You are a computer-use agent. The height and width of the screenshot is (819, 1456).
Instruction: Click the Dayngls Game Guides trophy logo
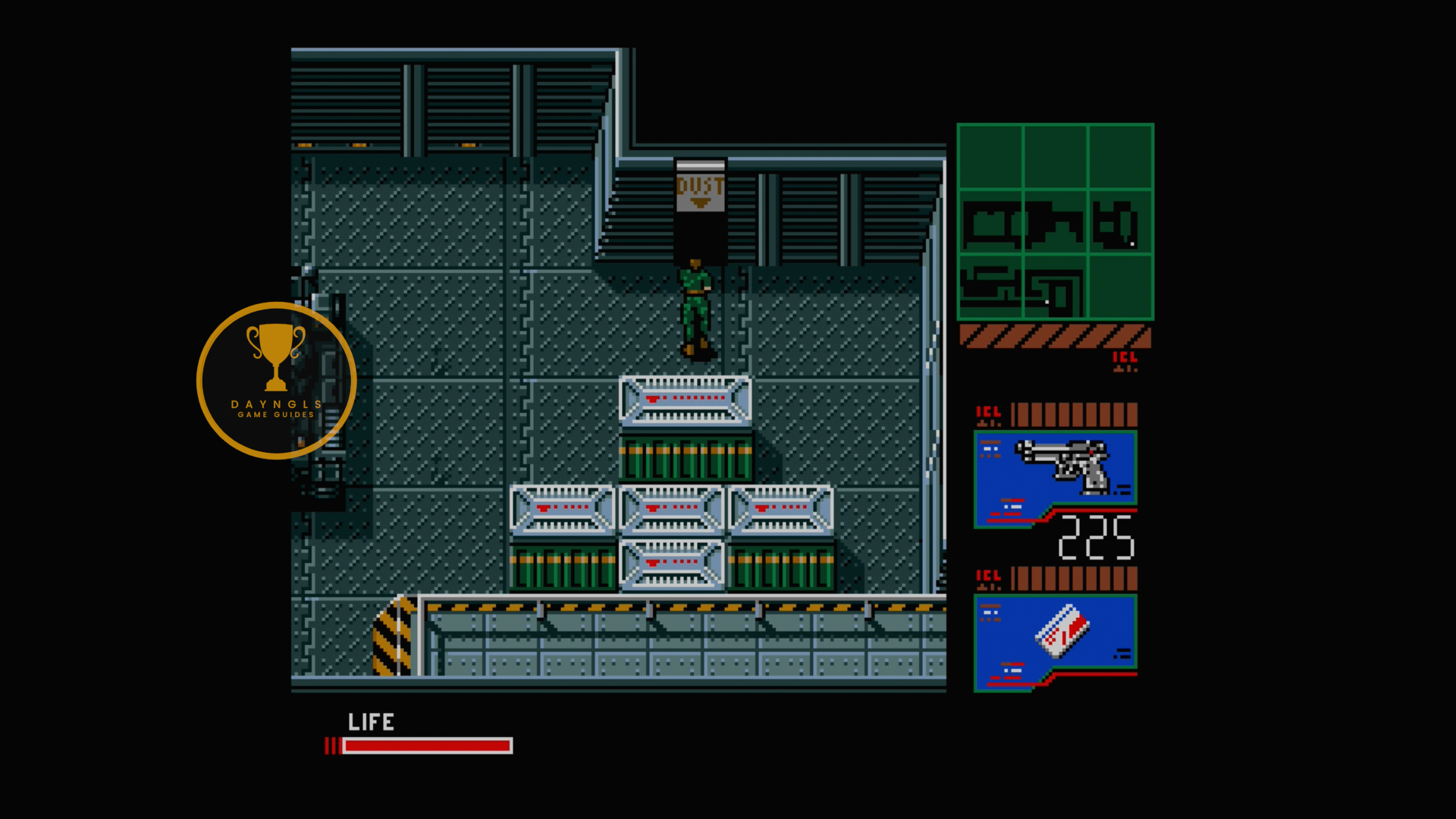[276, 381]
